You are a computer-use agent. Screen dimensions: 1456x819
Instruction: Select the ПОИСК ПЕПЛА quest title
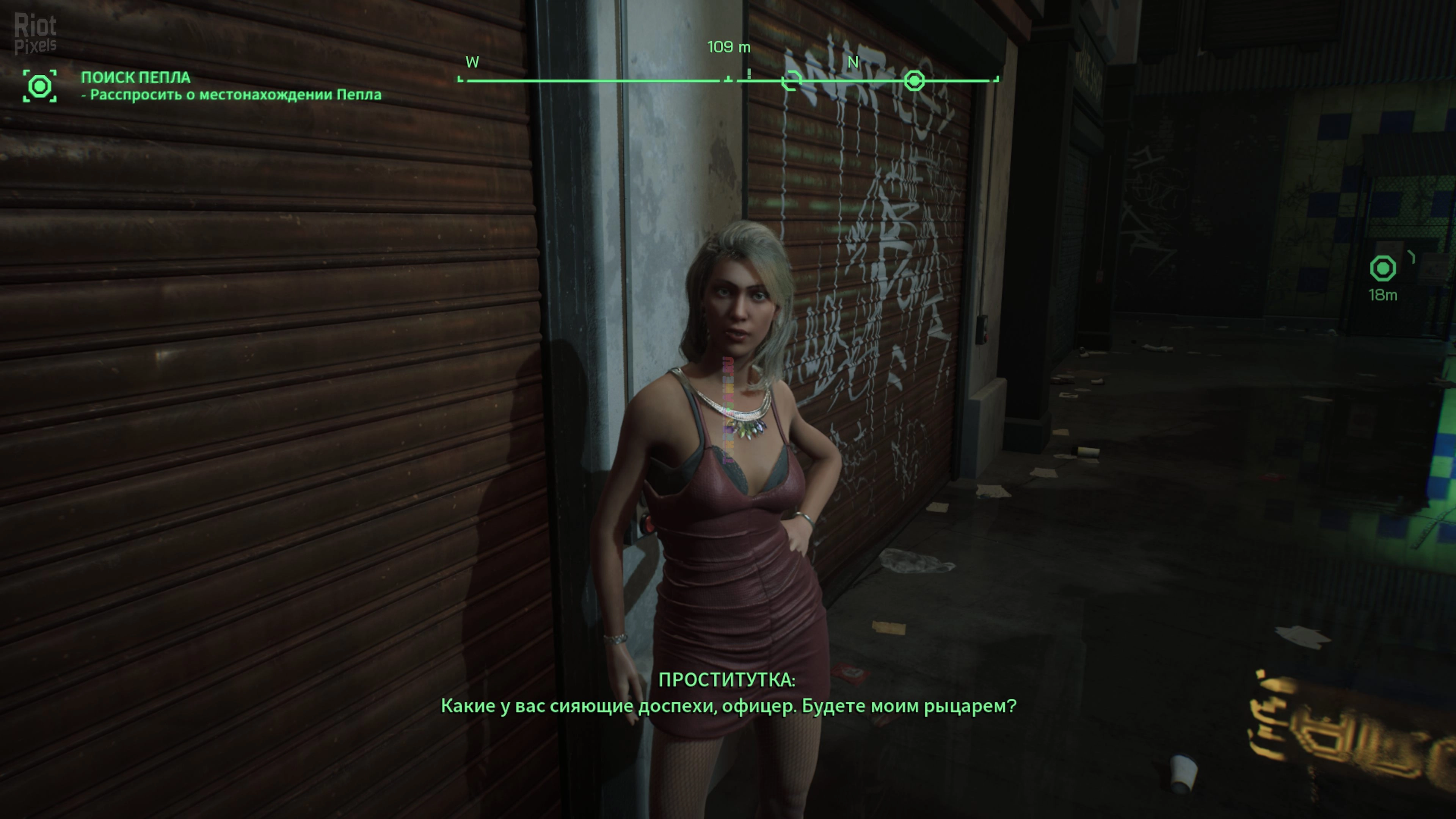point(136,77)
